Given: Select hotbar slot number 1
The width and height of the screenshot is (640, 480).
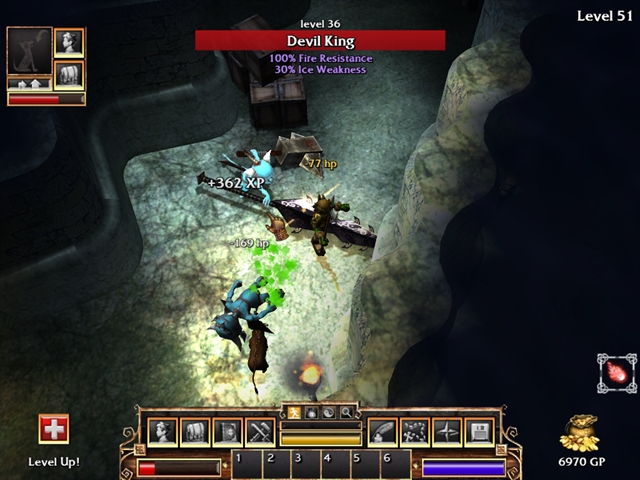Looking at the screenshot, I should click(x=240, y=462).
